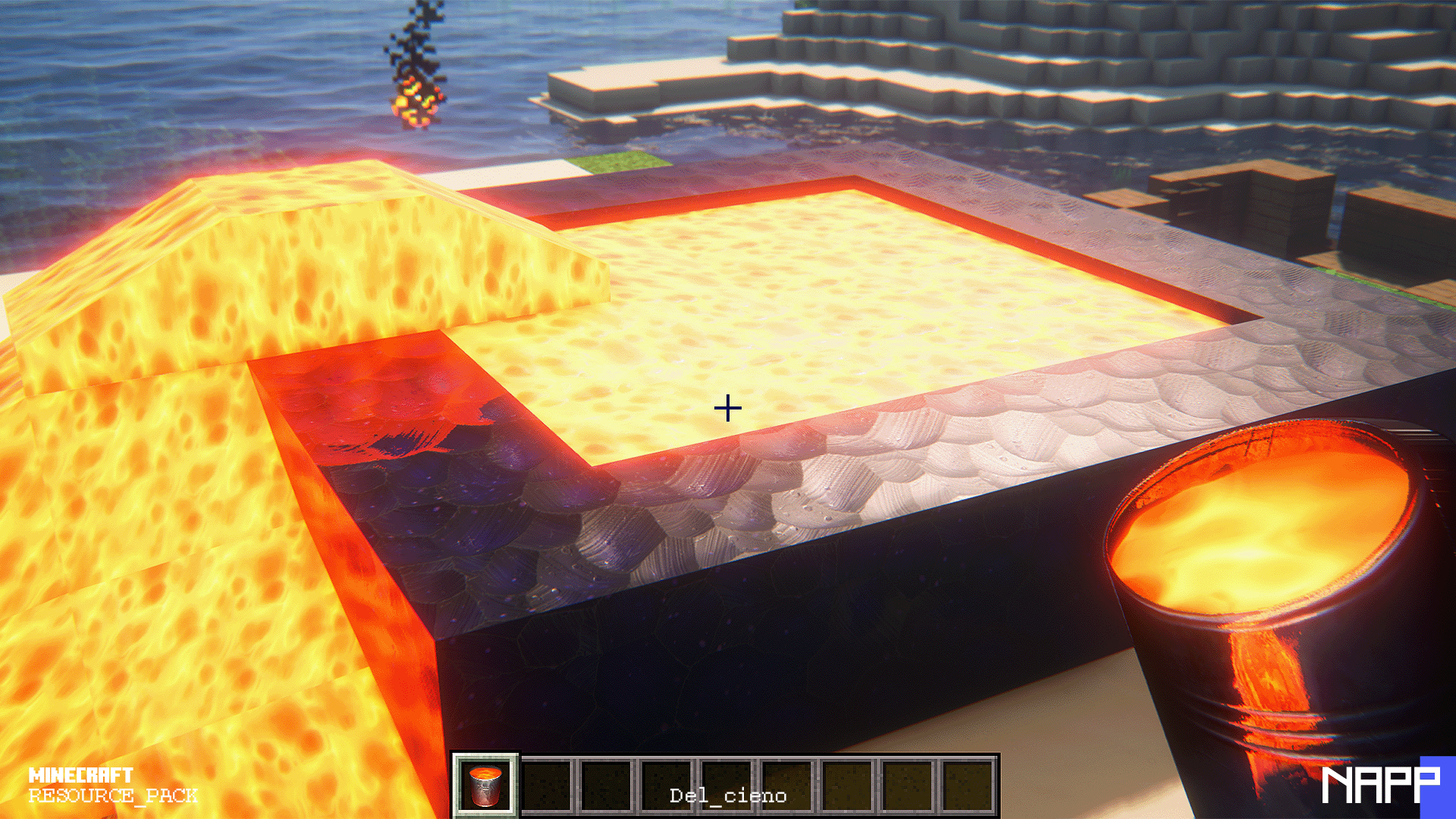
Task: Click the fourth hotbar slot above the item name
Action: pyautogui.click(x=667, y=773)
